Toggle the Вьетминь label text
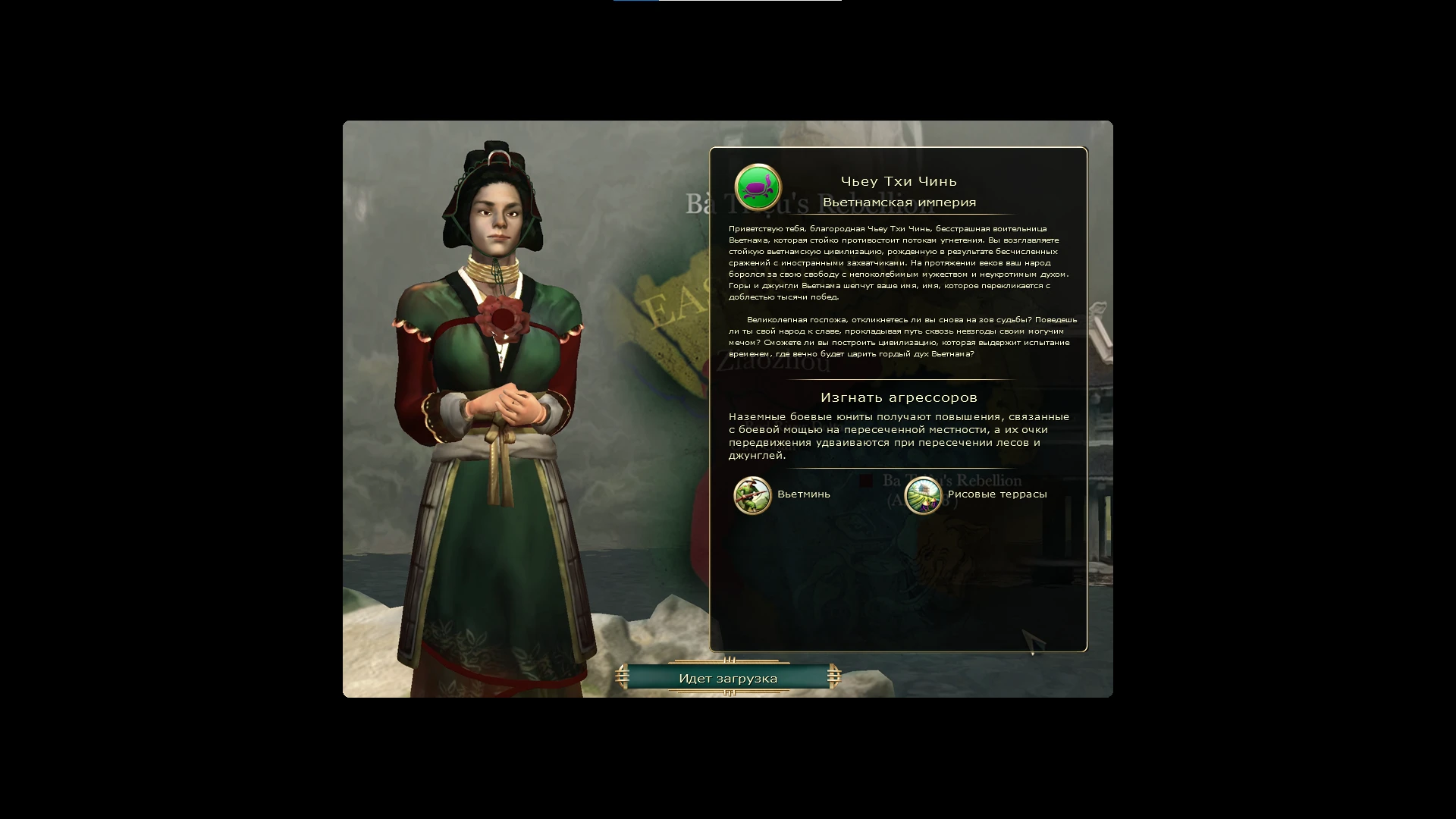 pos(802,494)
